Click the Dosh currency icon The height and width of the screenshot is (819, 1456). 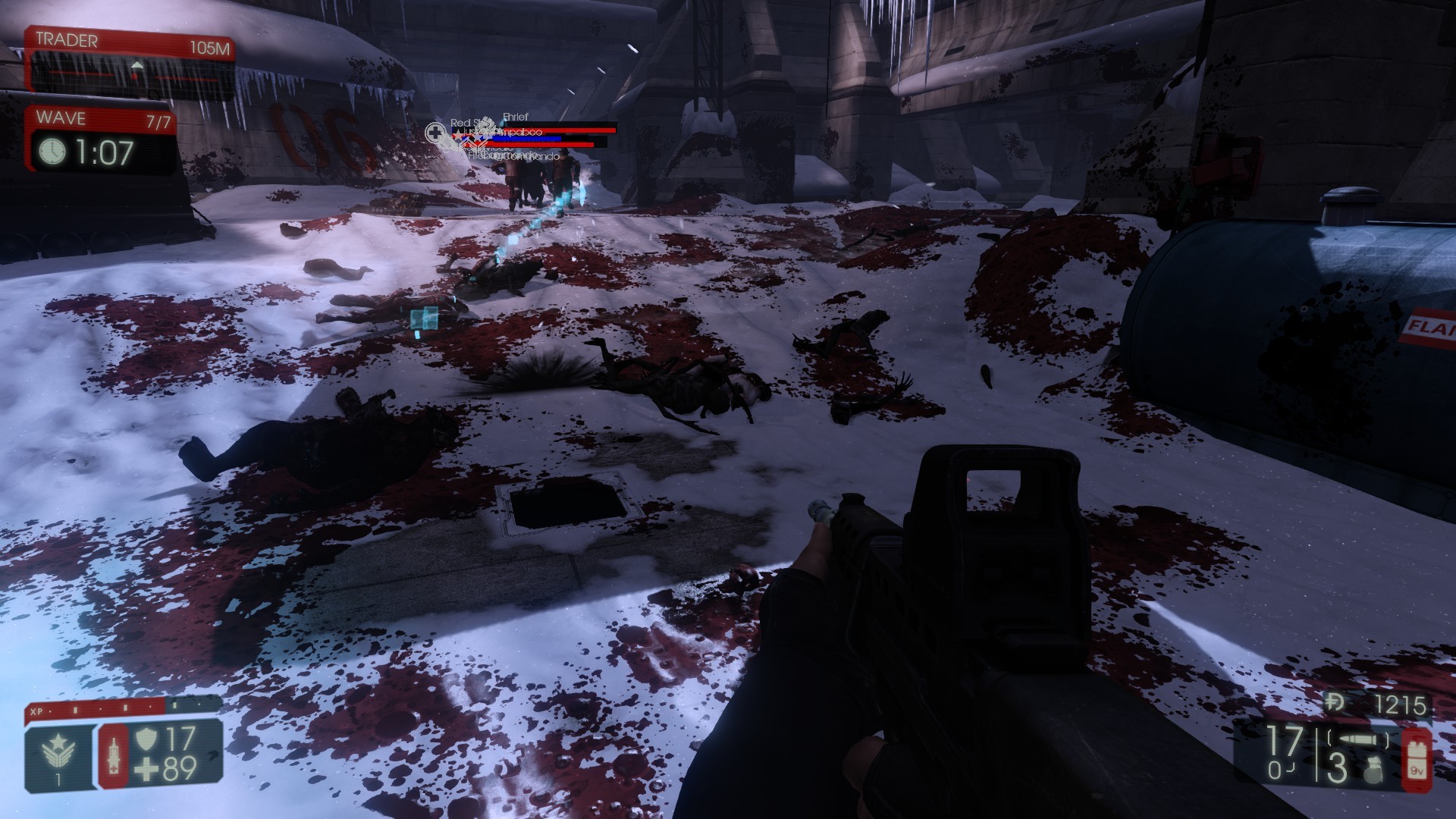(x=1336, y=704)
